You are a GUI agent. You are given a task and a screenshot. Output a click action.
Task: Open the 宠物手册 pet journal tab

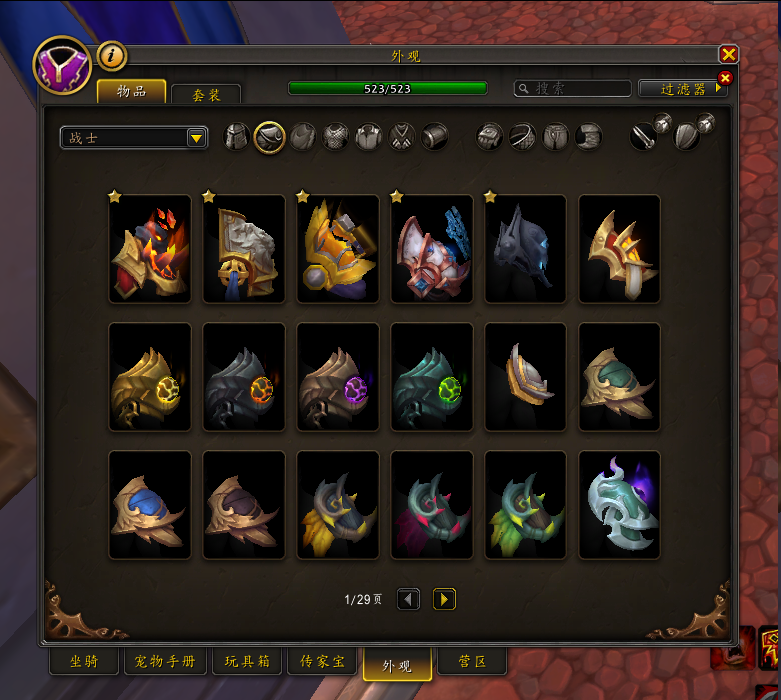pyautogui.click(x=165, y=662)
